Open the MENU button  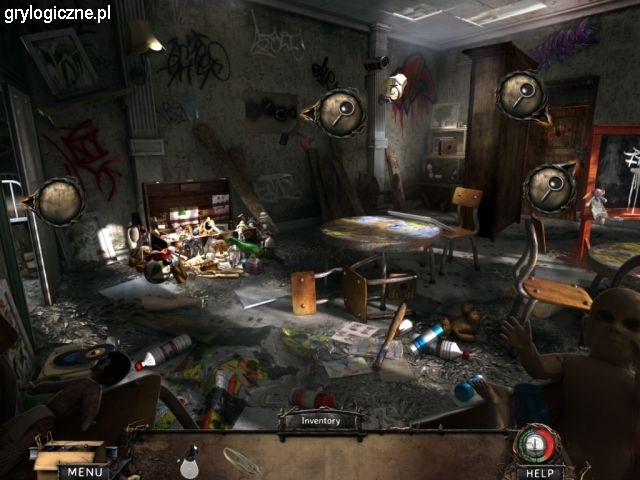(83, 471)
